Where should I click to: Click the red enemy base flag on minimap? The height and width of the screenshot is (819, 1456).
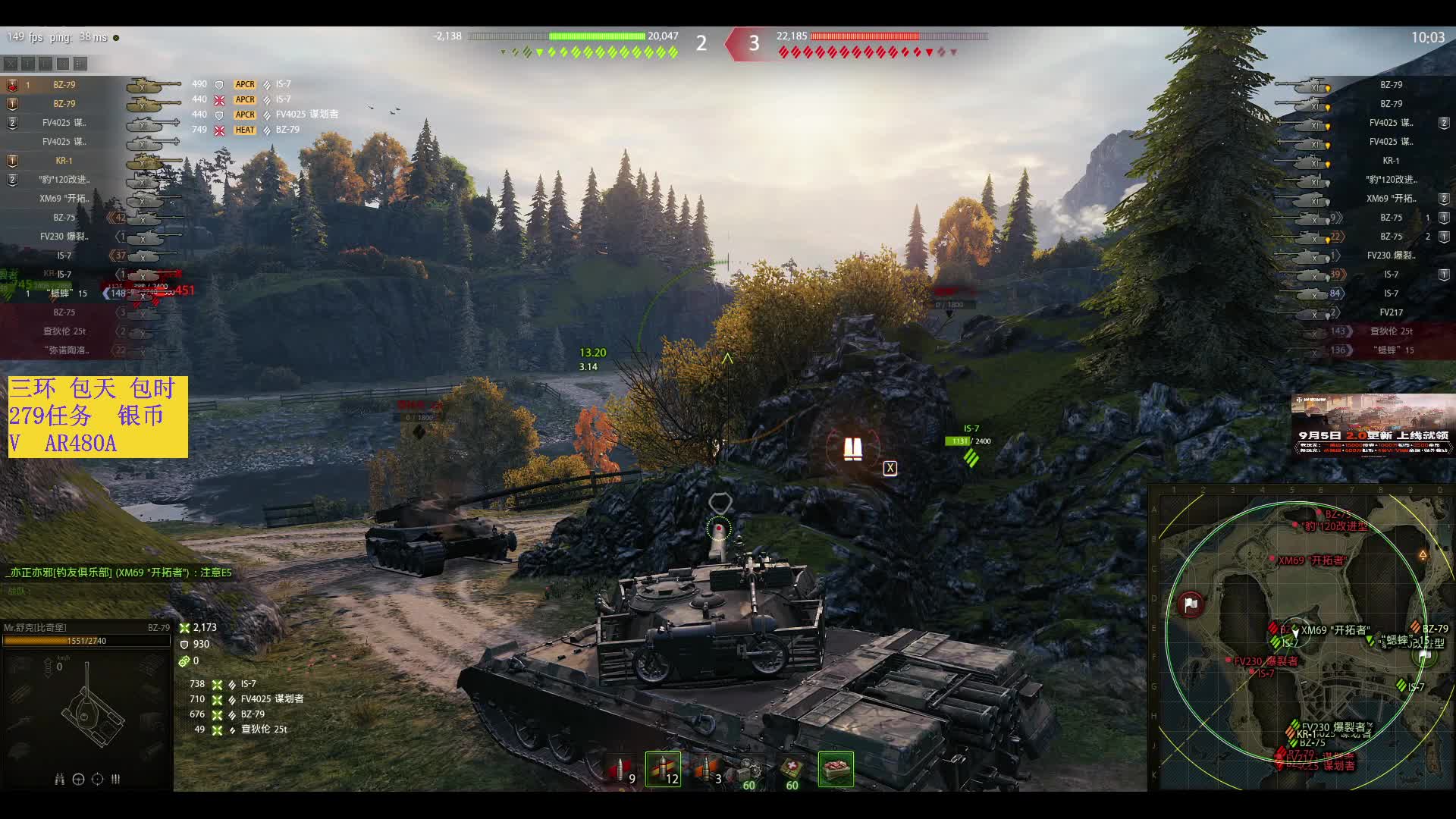[1191, 604]
